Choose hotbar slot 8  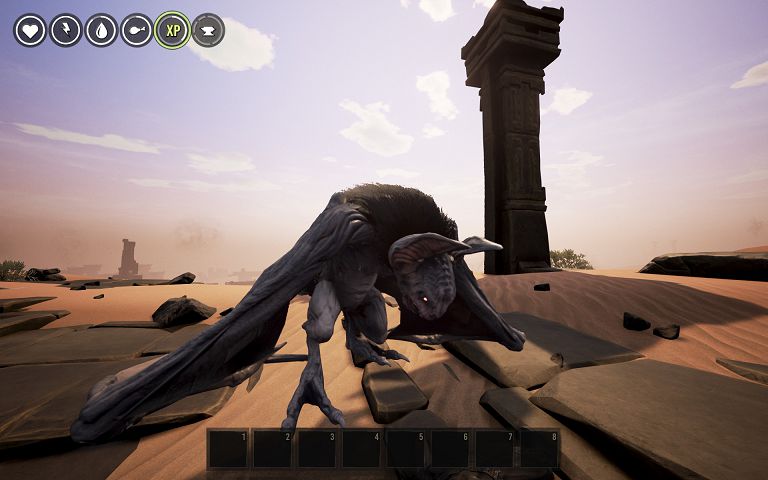539,449
